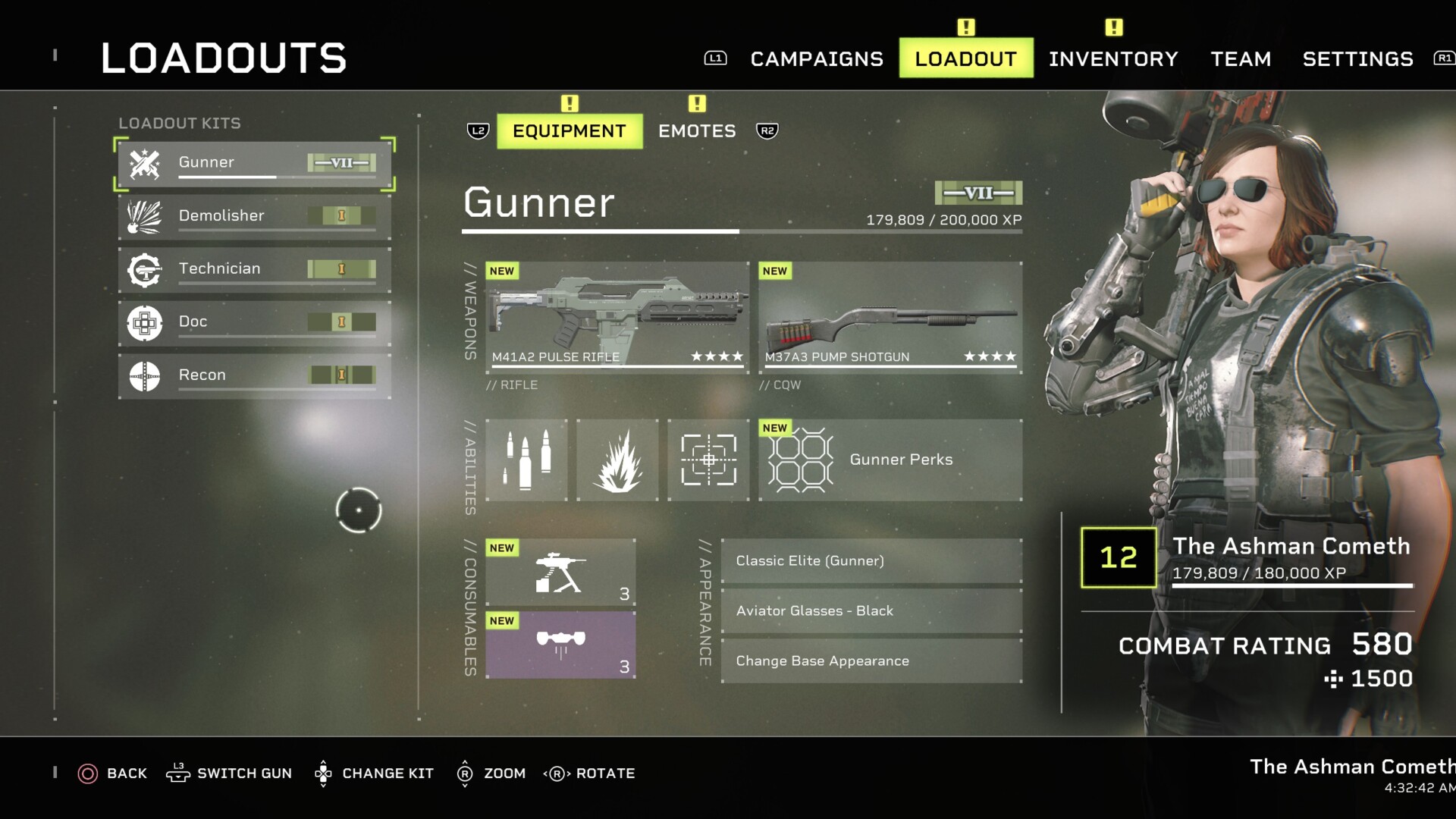The image size is (1456, 819).
Task: Choose the Recon kit
Action: [254, 375]
